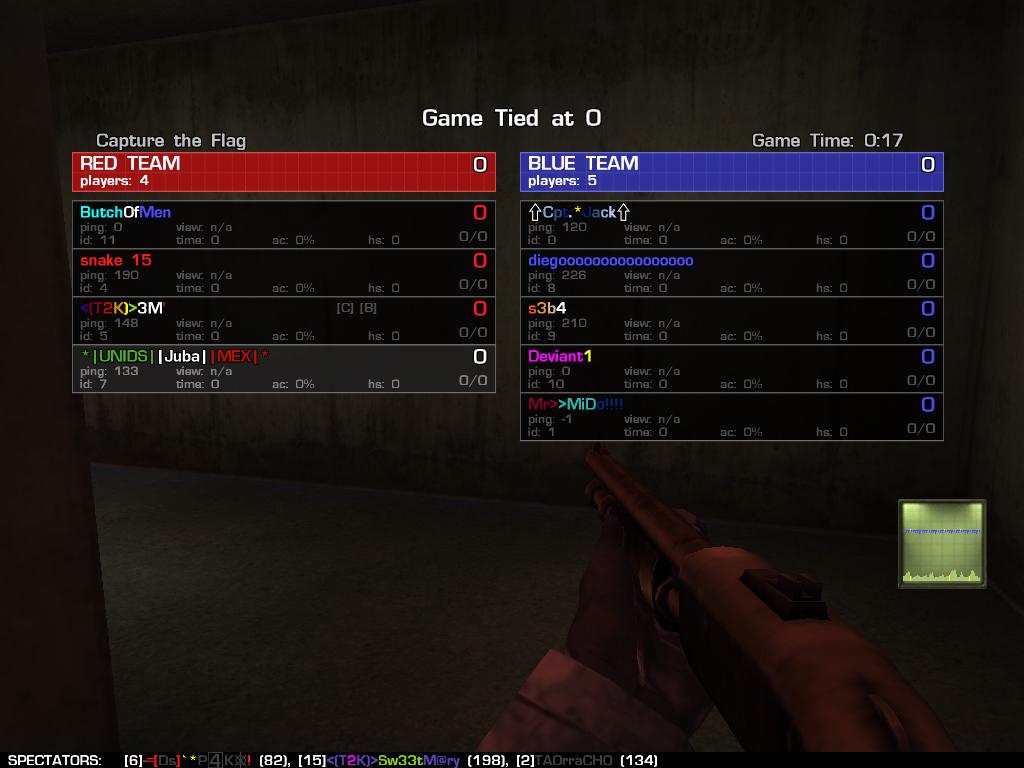Select spectator Sw33tM@ry in the spectator list
Screen dimensions: 1024x768
coord(394,760)
